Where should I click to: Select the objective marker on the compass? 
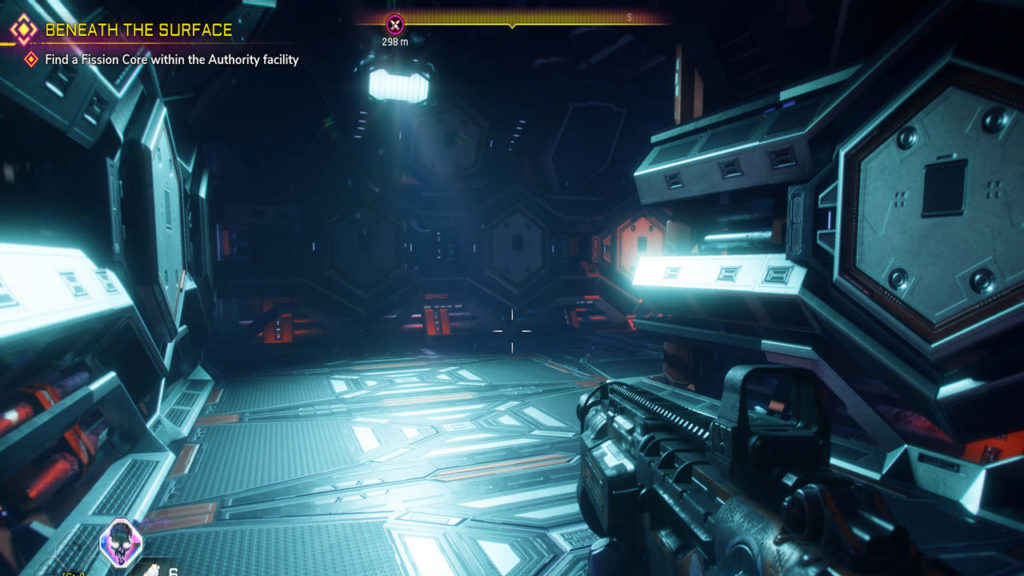pos(395,22)
